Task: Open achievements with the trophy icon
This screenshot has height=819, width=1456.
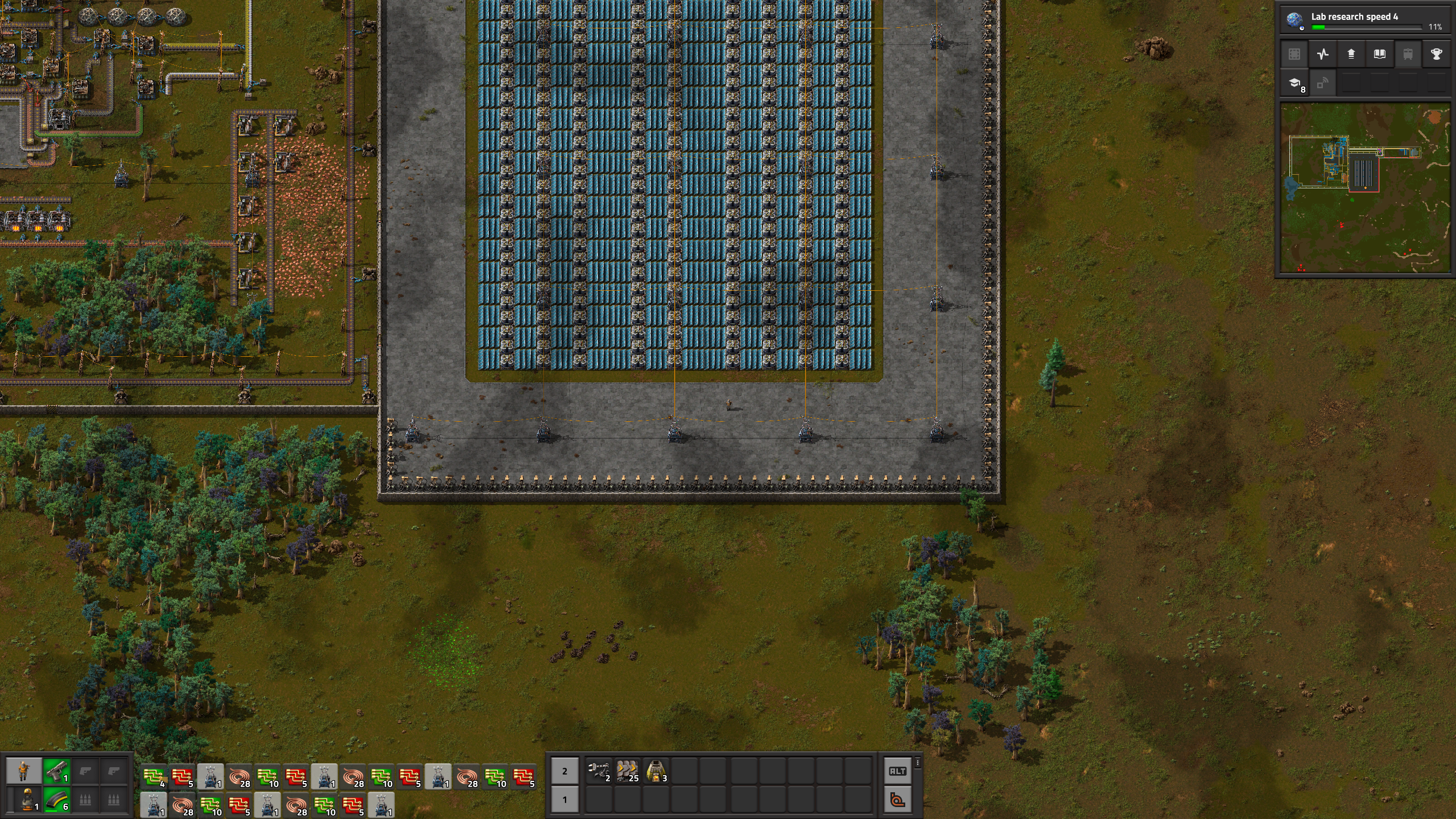Action: [1436, 54]
